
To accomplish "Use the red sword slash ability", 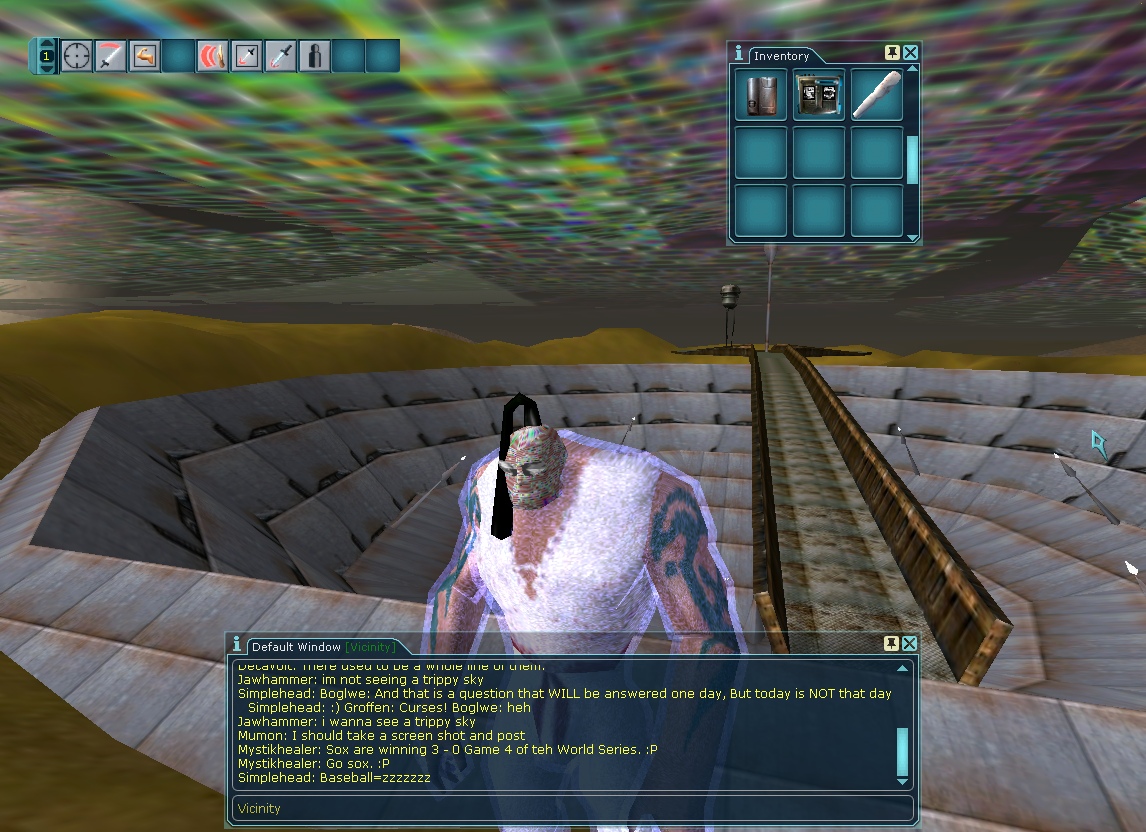I will coord(111,56).
